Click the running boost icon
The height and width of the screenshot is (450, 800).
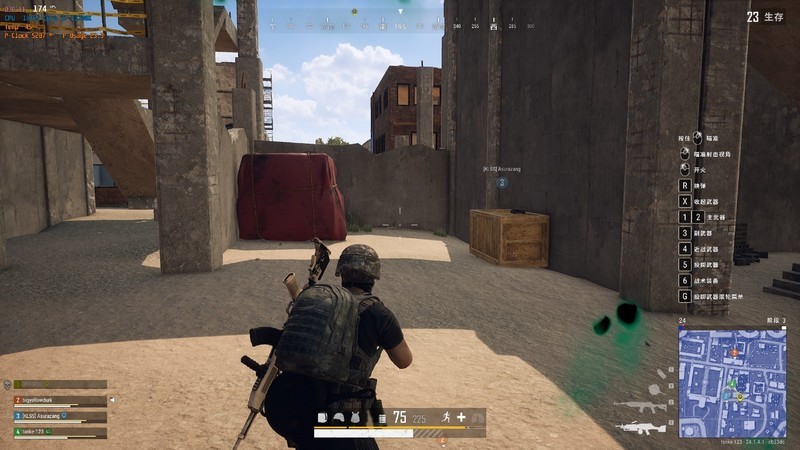(x=446, y=417)
